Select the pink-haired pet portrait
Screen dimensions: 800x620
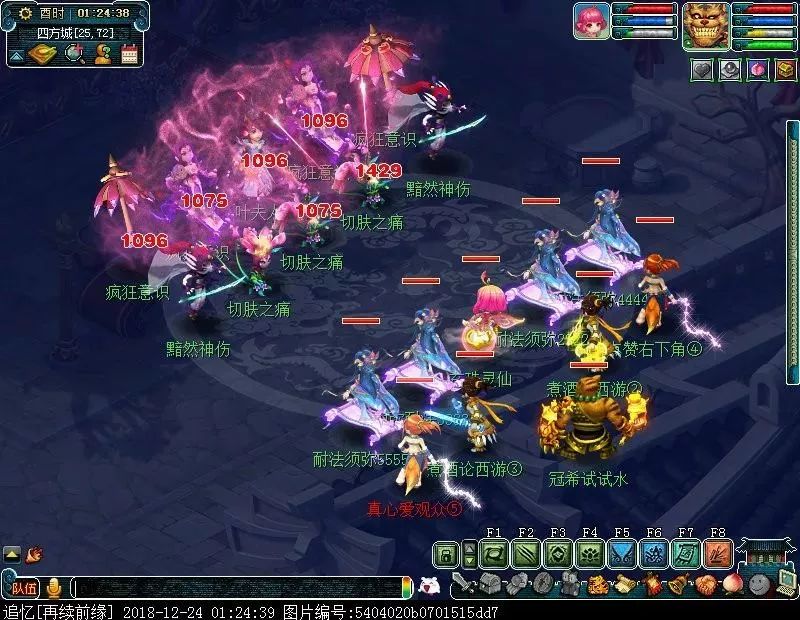pos(591,21)
